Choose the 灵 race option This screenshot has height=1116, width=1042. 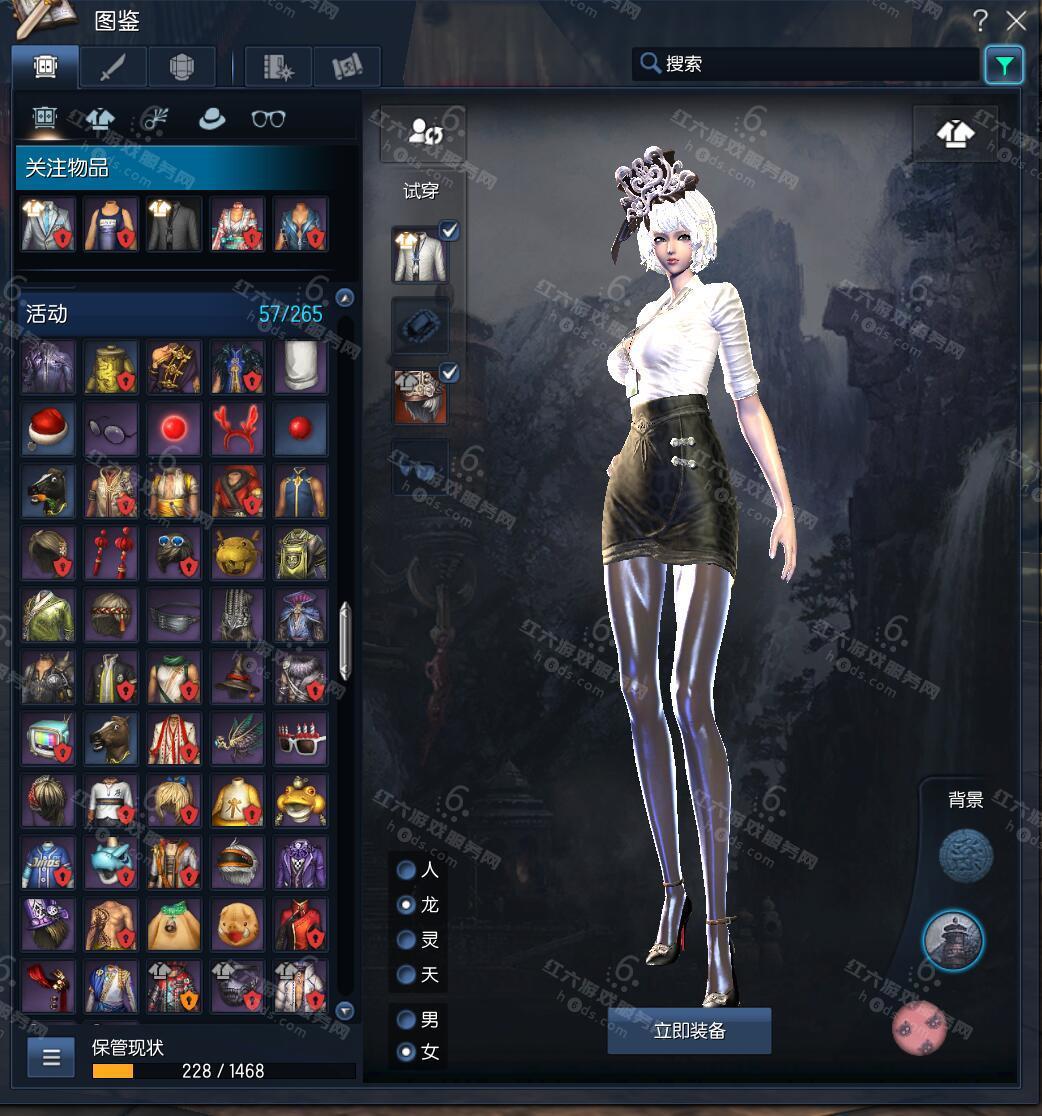[x=406, y=940]
